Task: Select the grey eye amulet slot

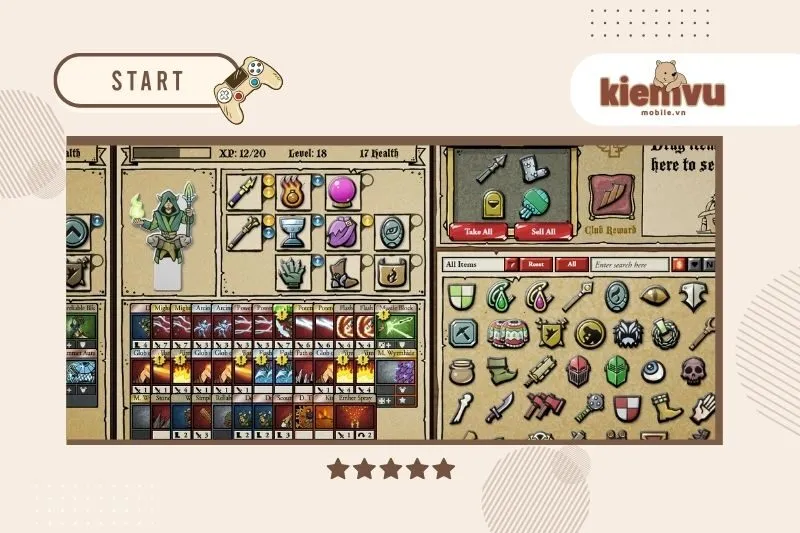Action: (390, 231)
